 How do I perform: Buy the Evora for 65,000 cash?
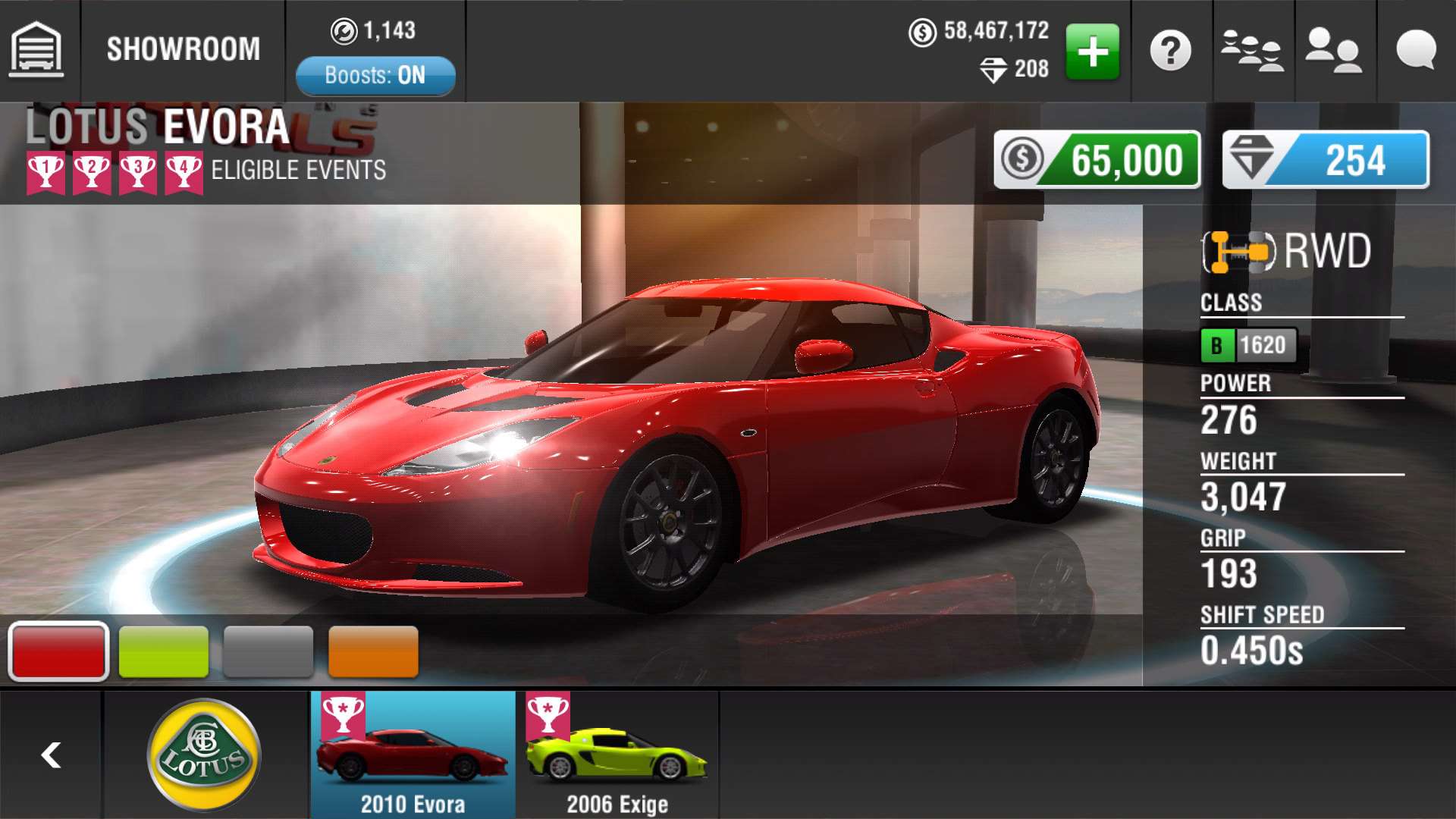(1097, 160)
